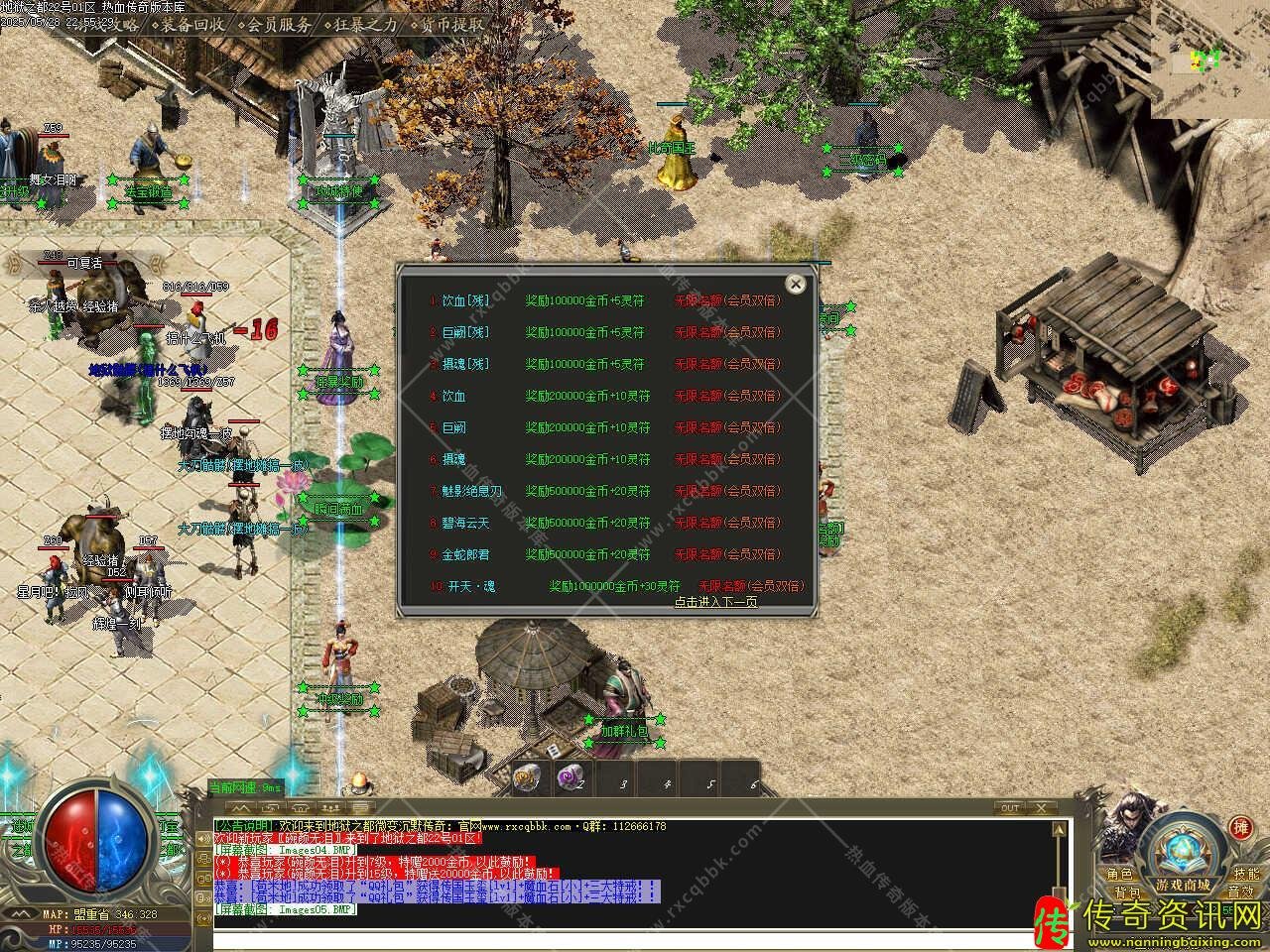Use the gold item in the first hotbar slot
1270x952 pixels.
(x=526, y=778)
